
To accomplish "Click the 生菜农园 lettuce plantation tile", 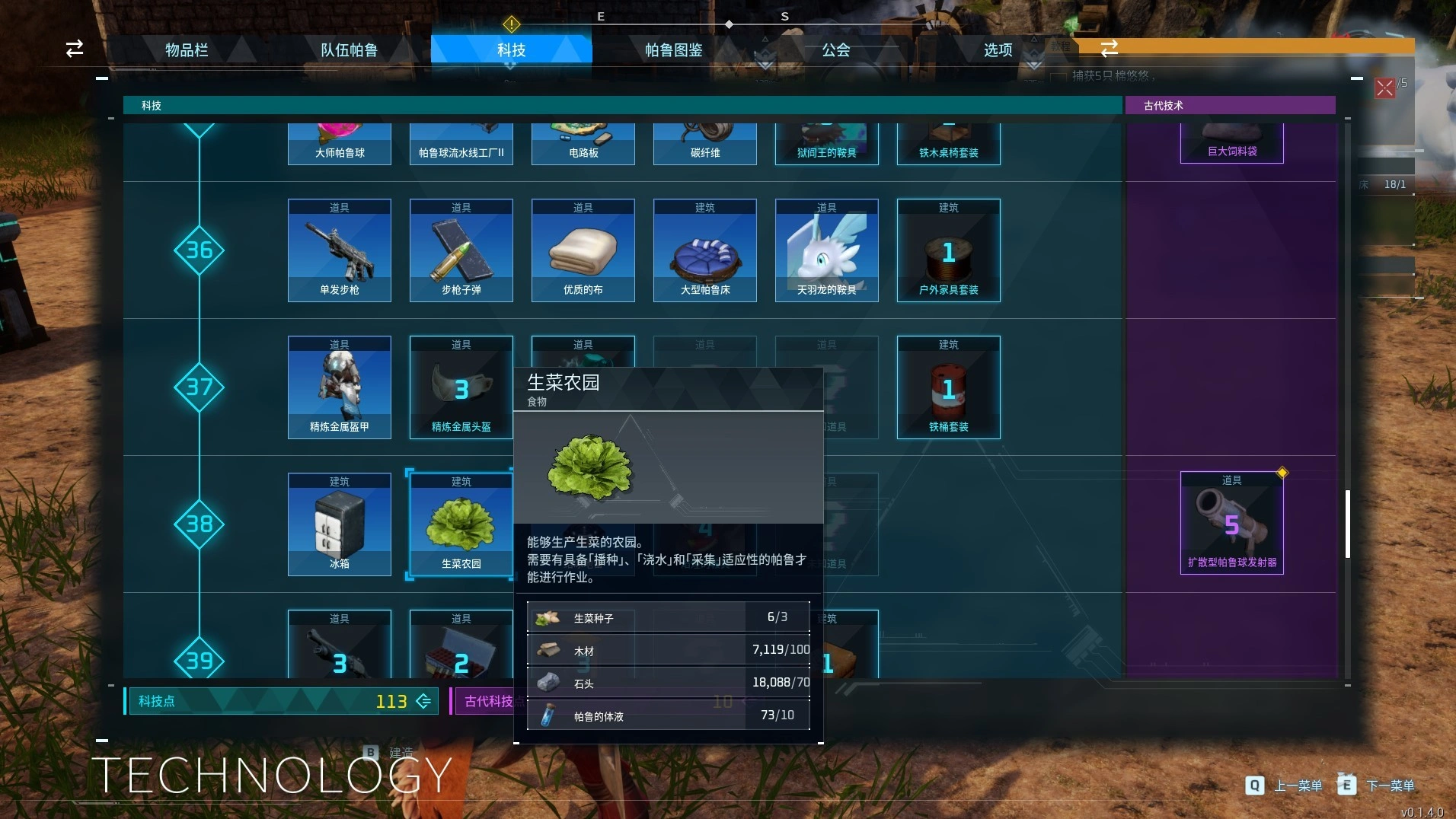I will point(461,524).
